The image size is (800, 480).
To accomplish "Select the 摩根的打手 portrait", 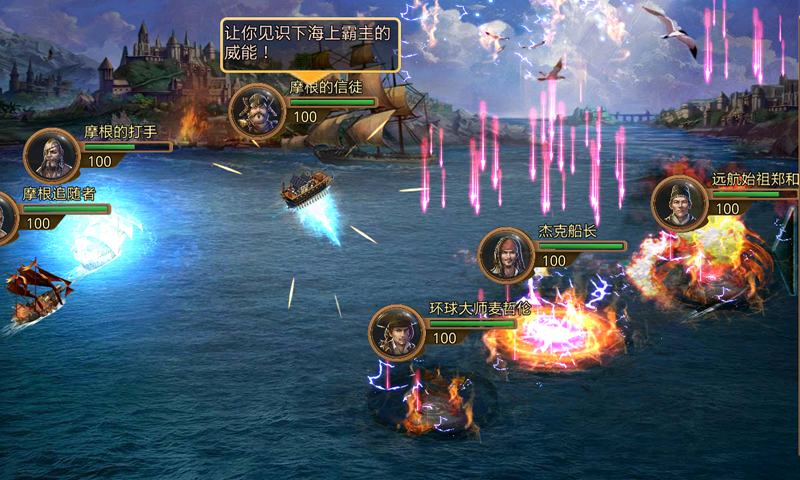I will click(x=51, y=155).
